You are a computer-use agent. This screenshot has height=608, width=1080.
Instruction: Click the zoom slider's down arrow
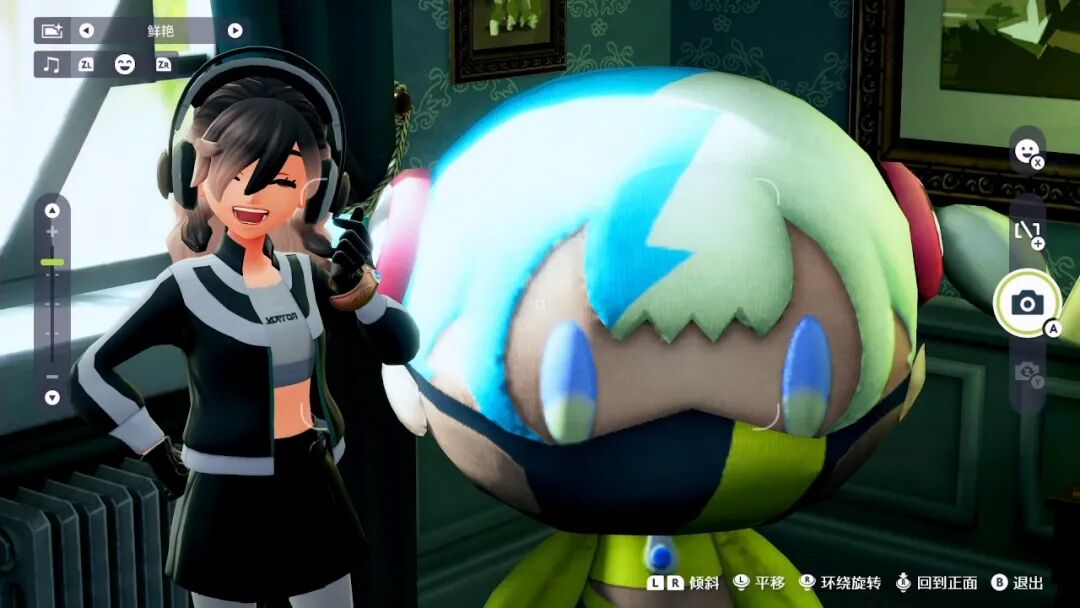(x=52, y=397)
